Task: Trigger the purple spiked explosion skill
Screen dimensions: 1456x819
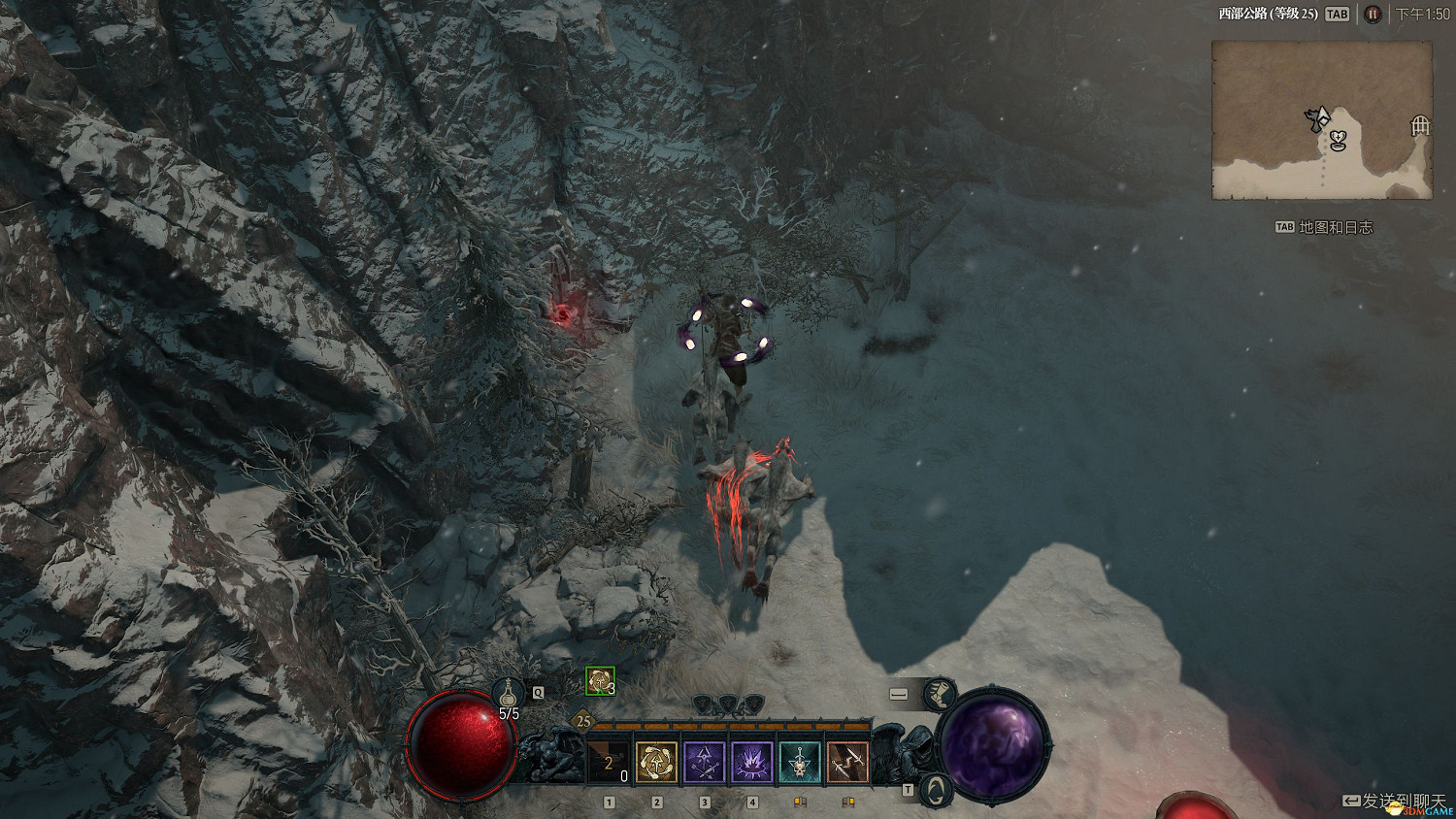Action: (x=751, y=763)
